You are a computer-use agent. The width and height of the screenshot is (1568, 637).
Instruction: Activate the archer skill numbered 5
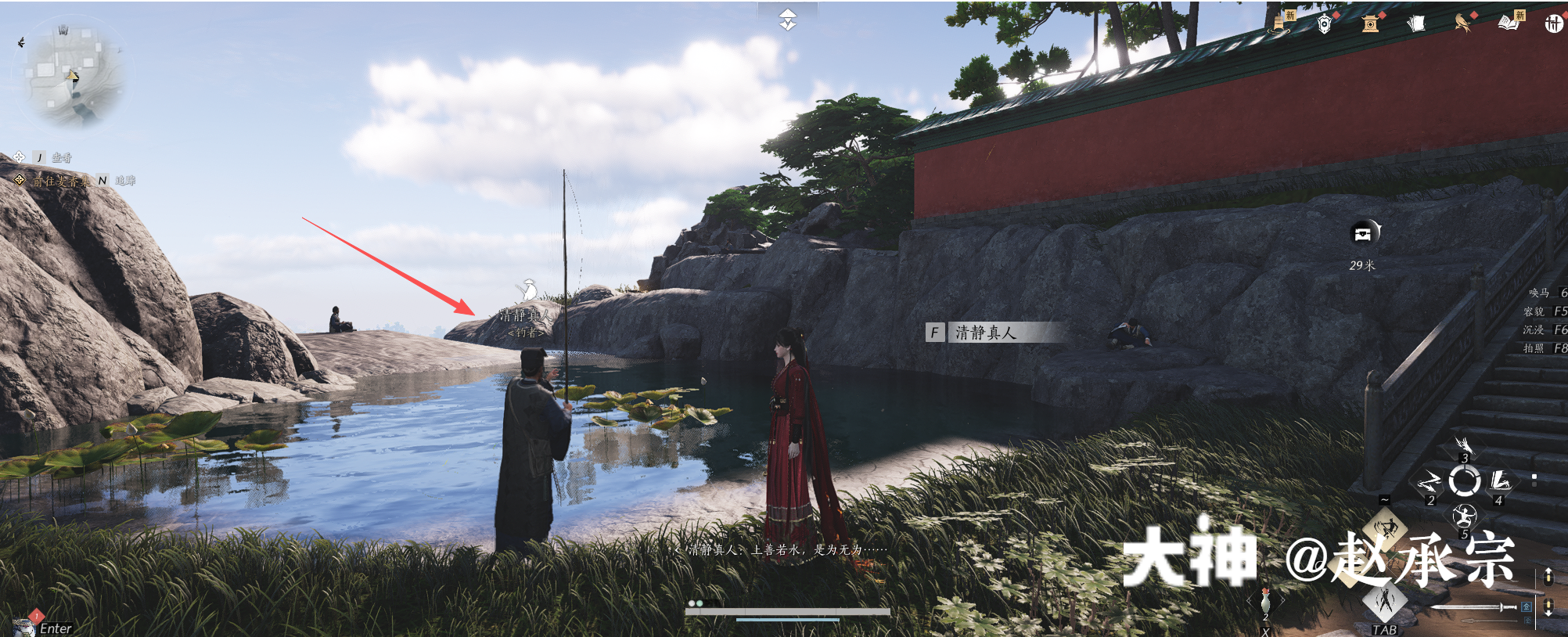pos(1464,516)
